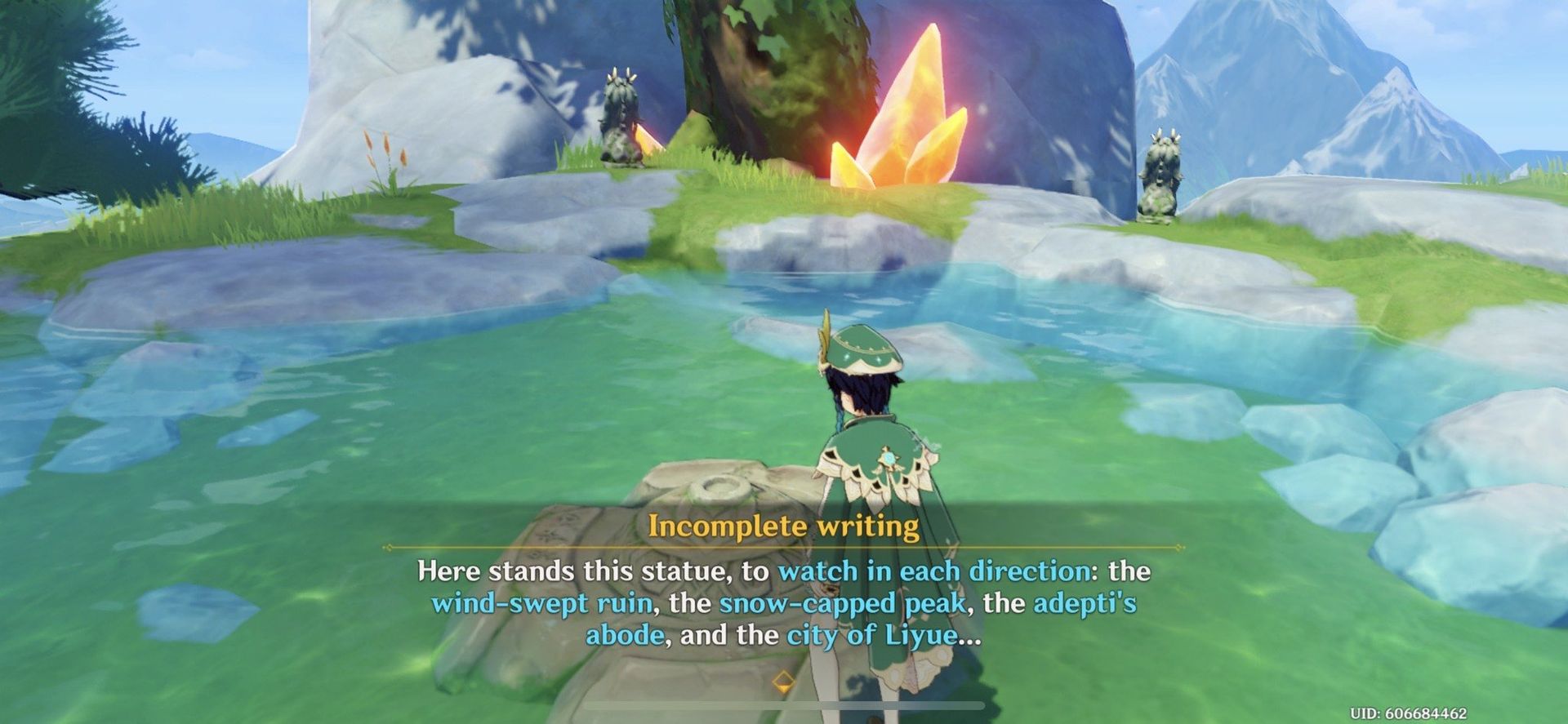Advance dialogue by clicking the text panel
The image size is (1568, 724).
(784, 608)
